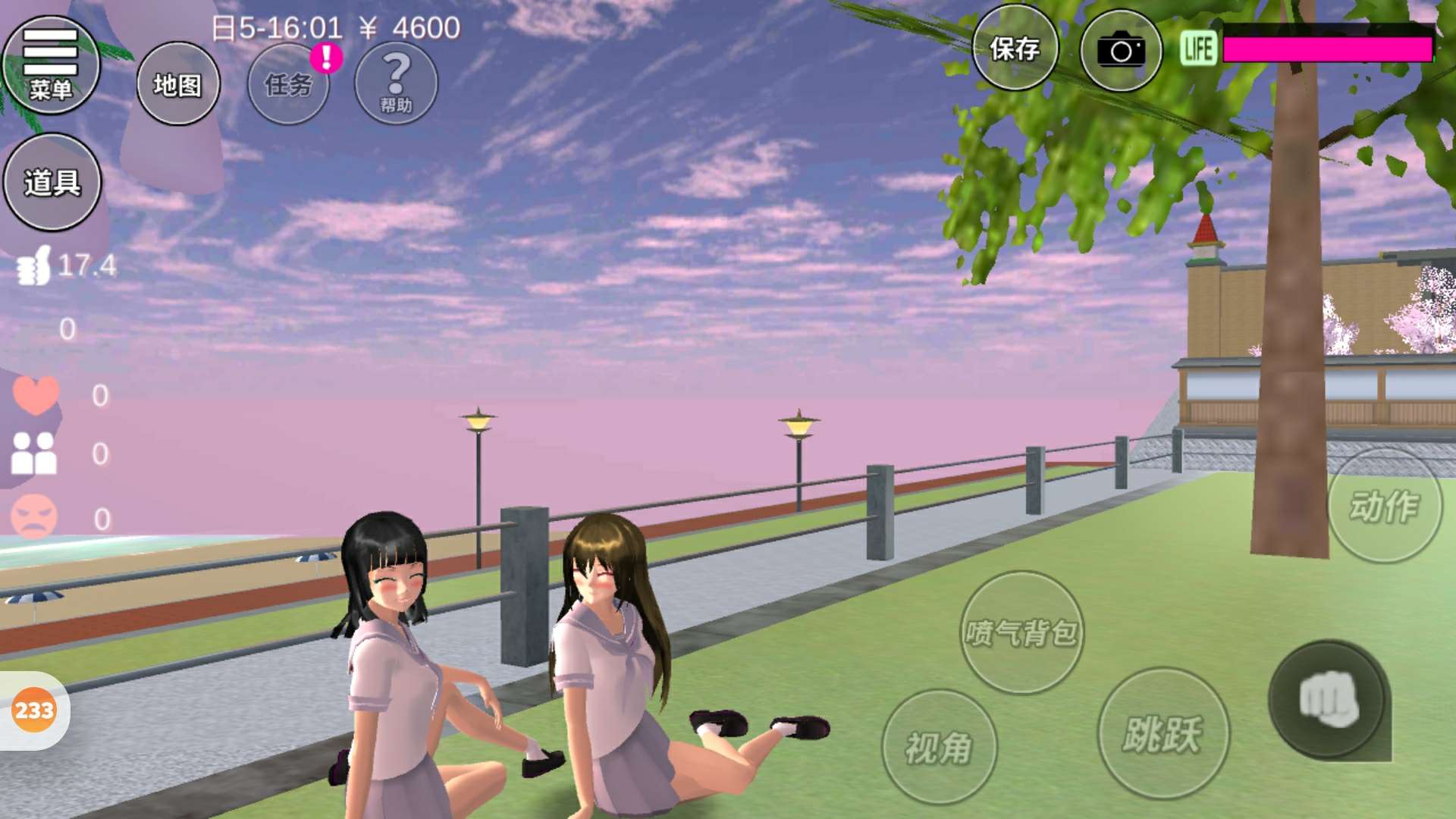This screenshot has width=1456, height=819.
Task: Open the 道具 items button
Action: coord(52,182)
